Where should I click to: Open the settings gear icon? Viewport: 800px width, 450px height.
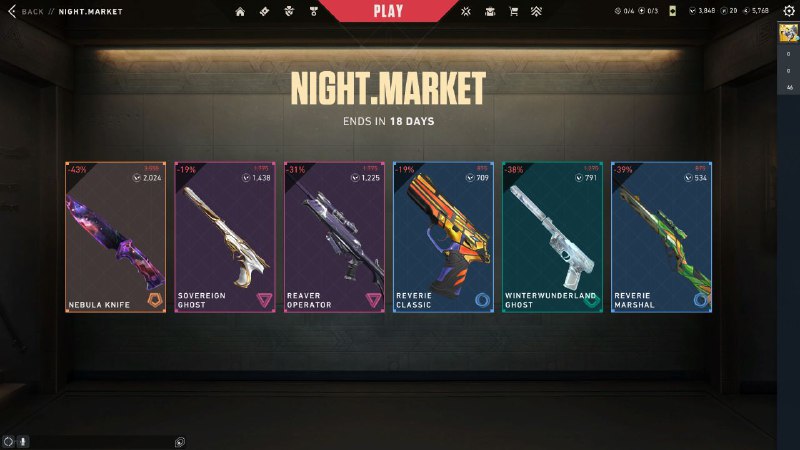click(x=789, y=11)
